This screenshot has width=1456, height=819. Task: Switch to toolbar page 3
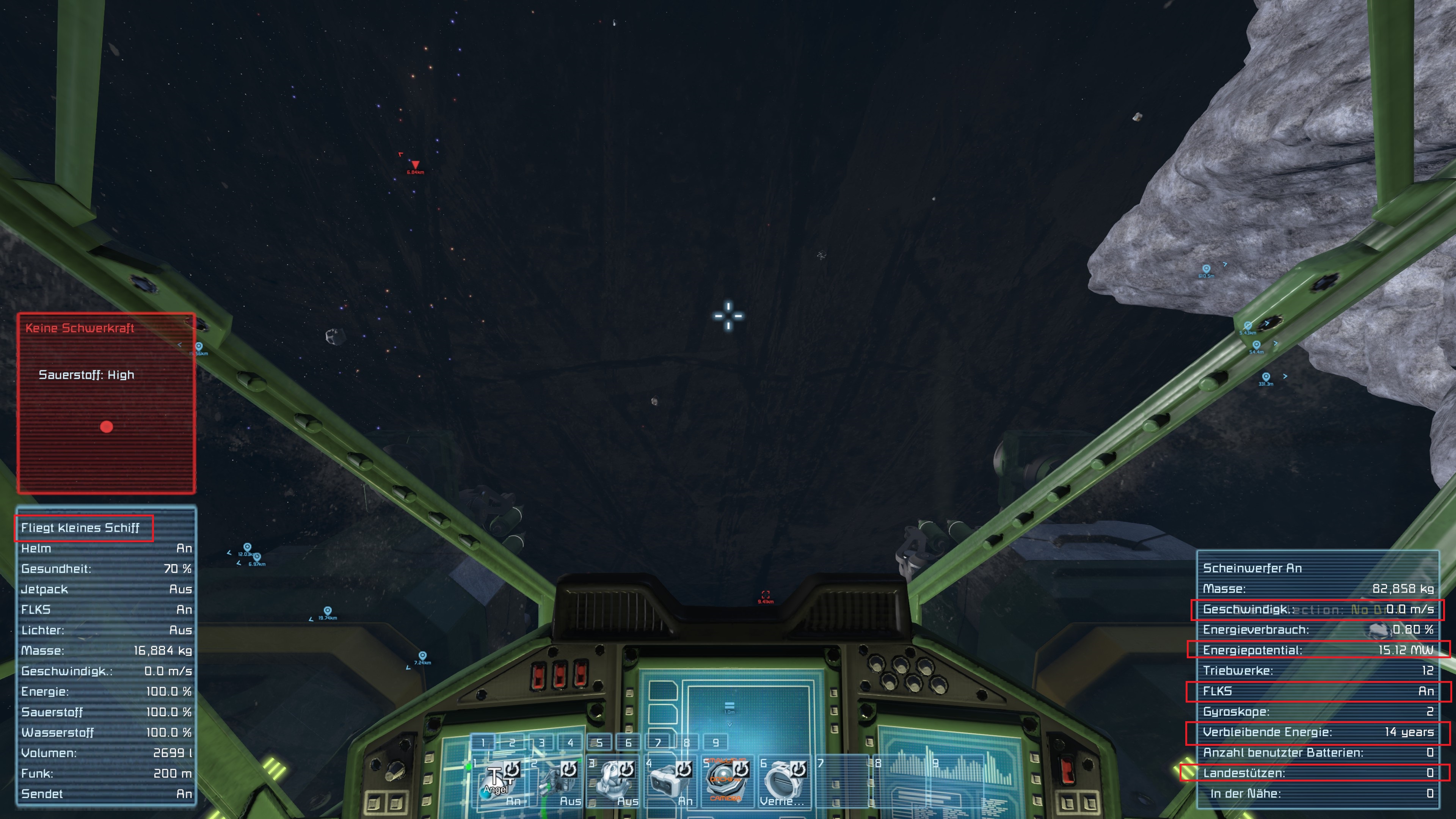tap(541, 743)
